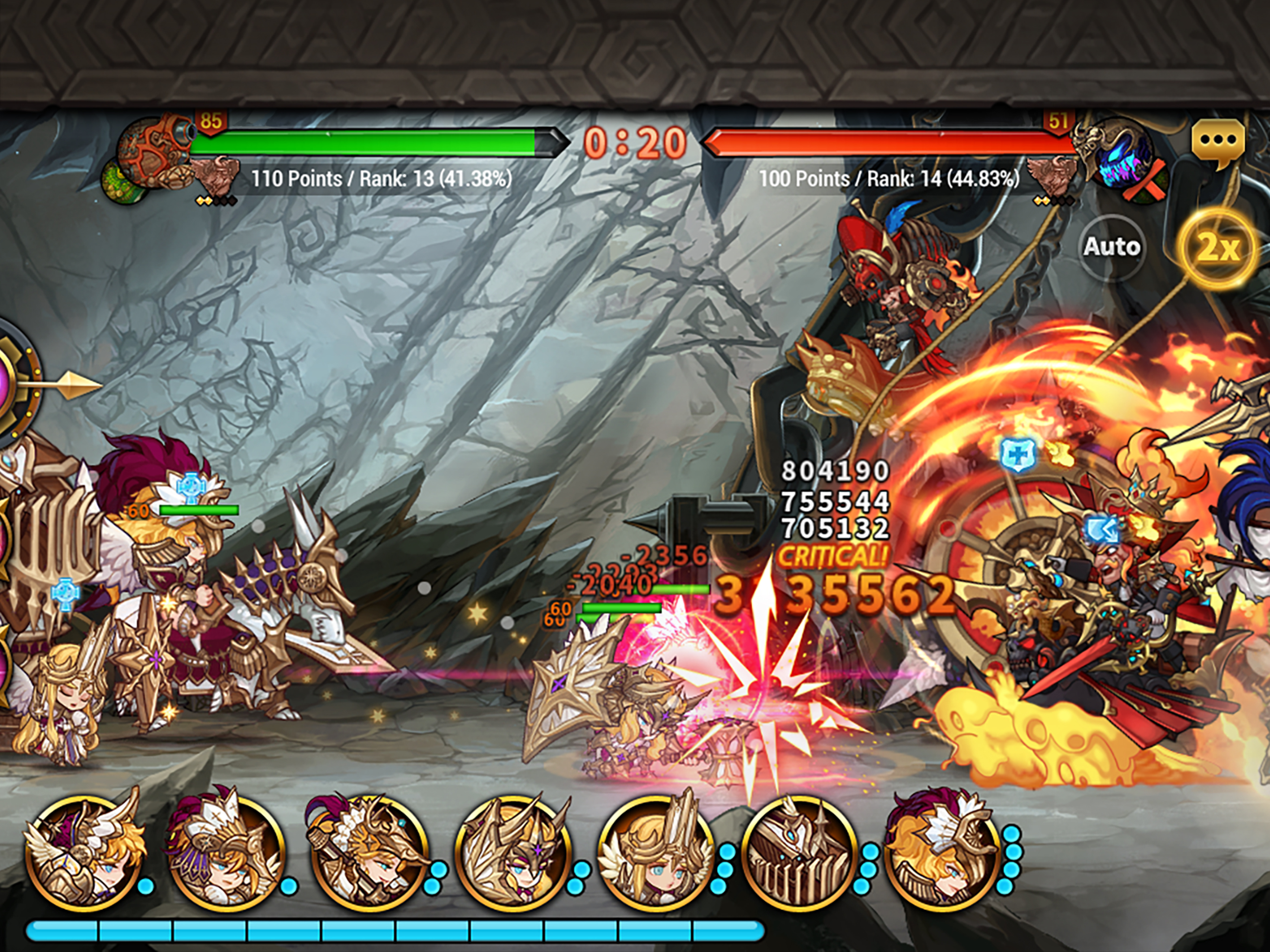Trigger the hammer-wielding hero portrait skill
Viewport: 1270px width, 952px height.
pyautogui.click(x=368, y=849)
